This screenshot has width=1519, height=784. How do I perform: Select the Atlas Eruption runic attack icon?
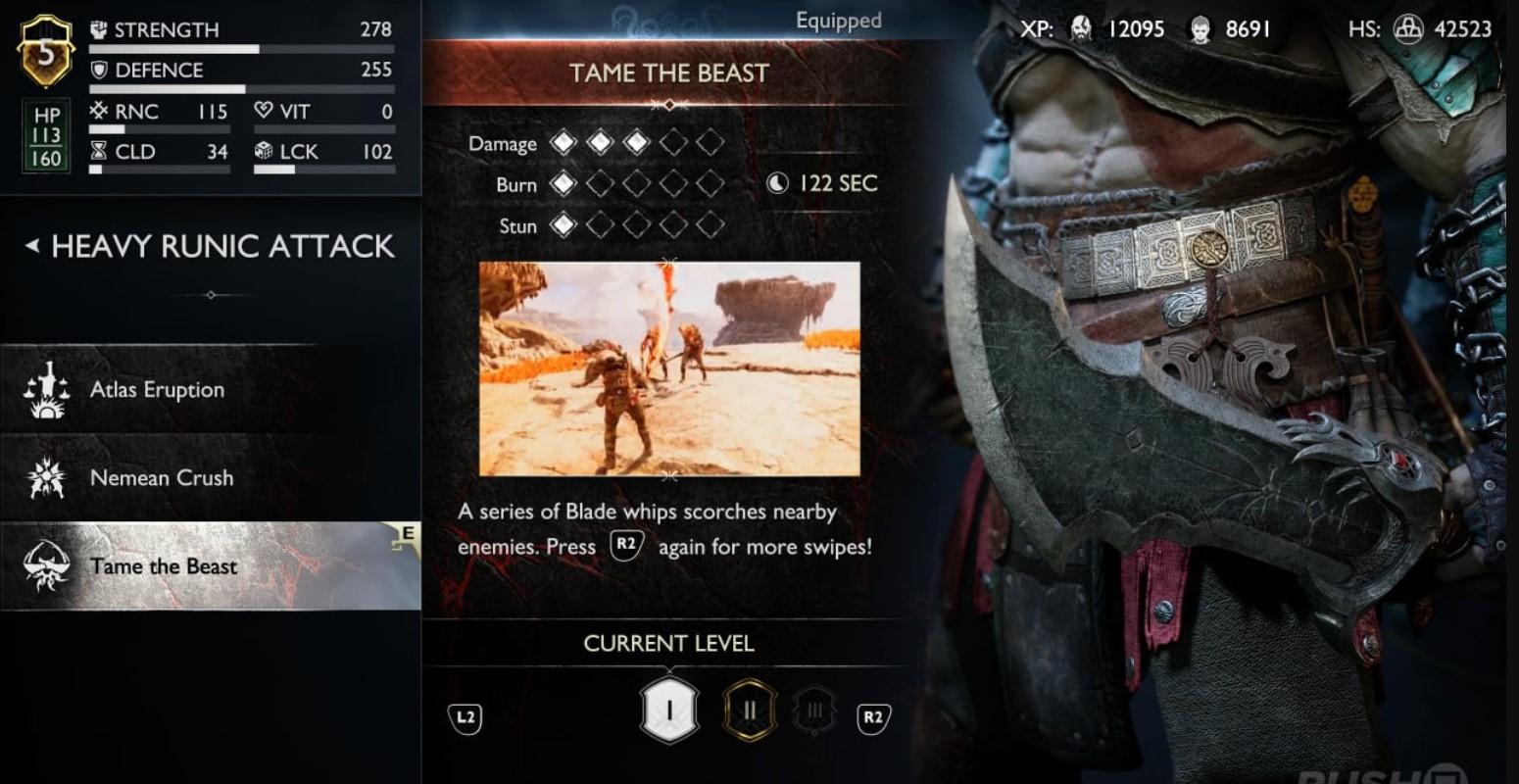pos(46,389)
